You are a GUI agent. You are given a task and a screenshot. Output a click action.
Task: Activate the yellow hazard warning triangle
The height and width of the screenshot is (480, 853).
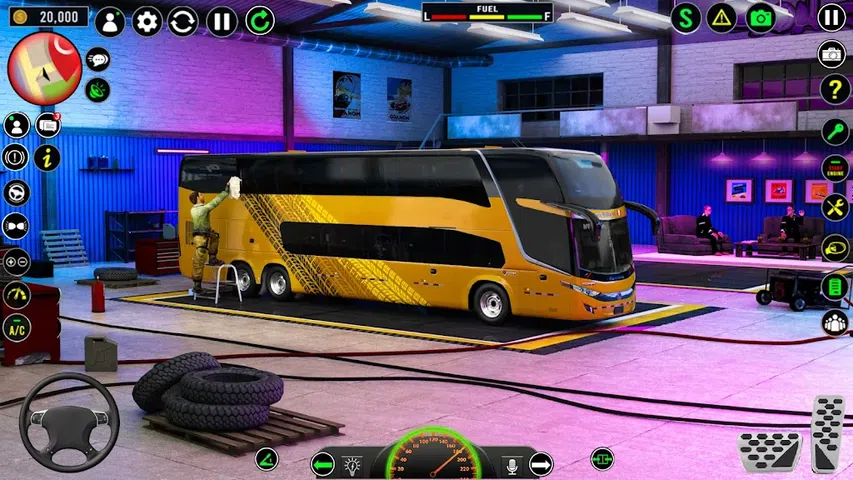coord(722,18)
